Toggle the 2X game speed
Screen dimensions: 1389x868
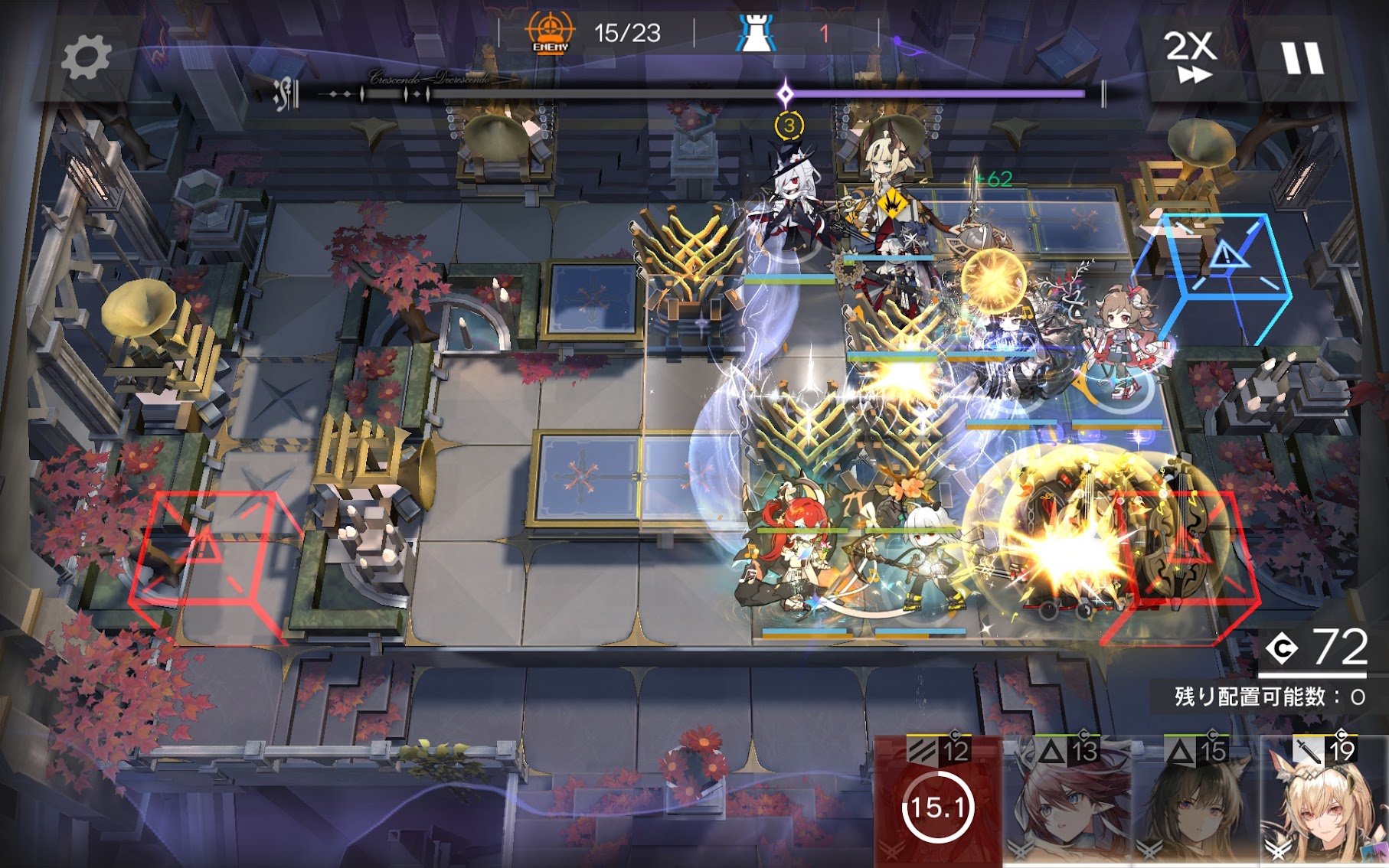point(1190,57)
